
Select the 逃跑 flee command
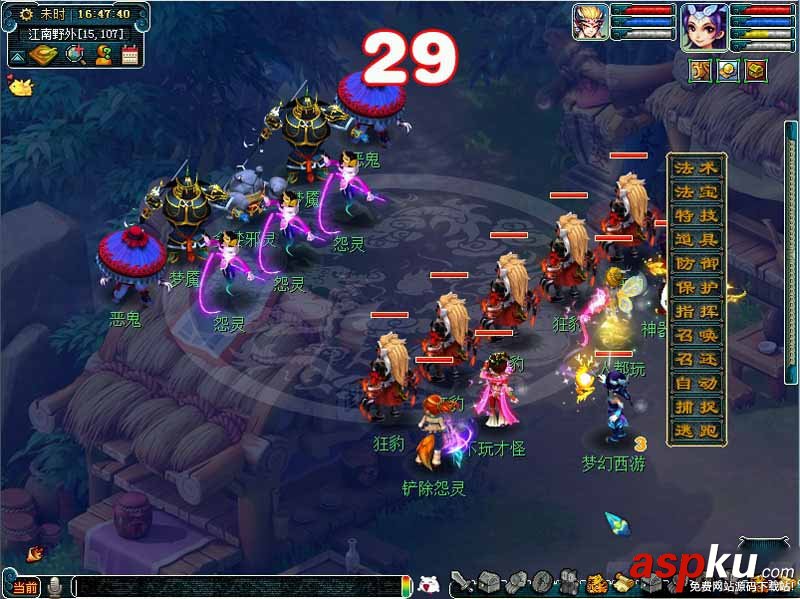pos(696,431)
